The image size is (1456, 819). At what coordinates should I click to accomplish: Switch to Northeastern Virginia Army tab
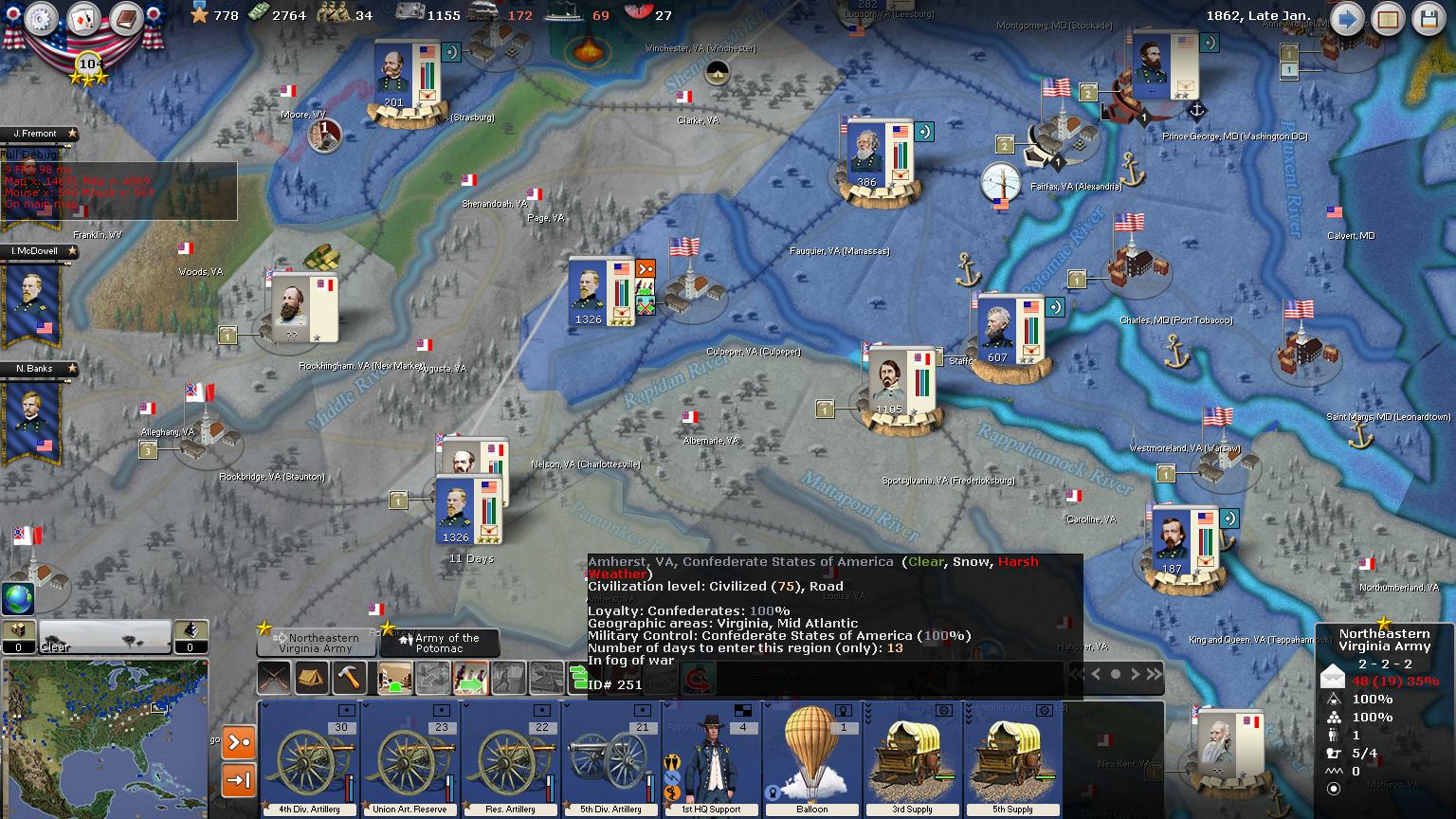click(318, 644)
